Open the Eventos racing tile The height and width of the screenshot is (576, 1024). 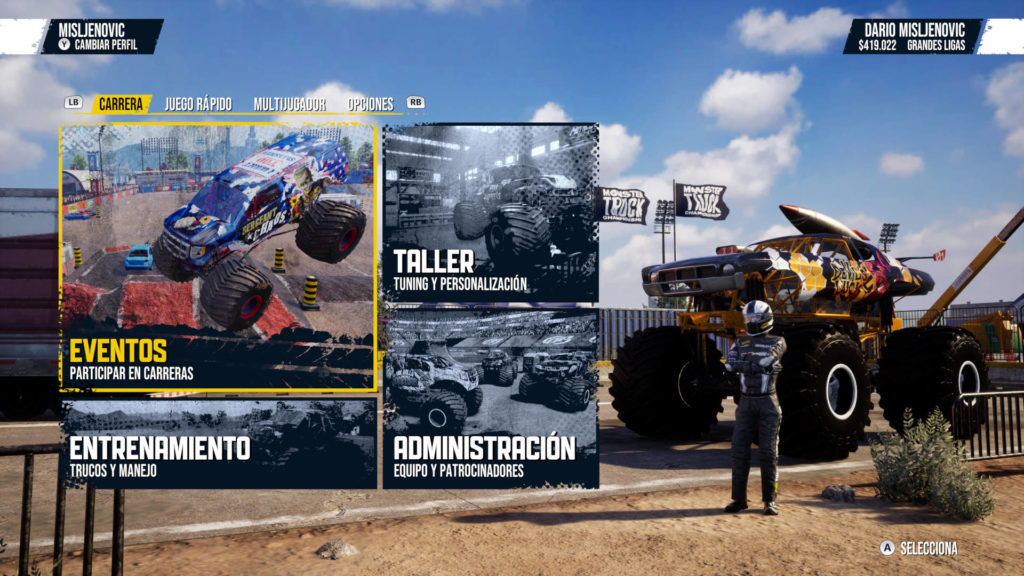coord(219,258)
